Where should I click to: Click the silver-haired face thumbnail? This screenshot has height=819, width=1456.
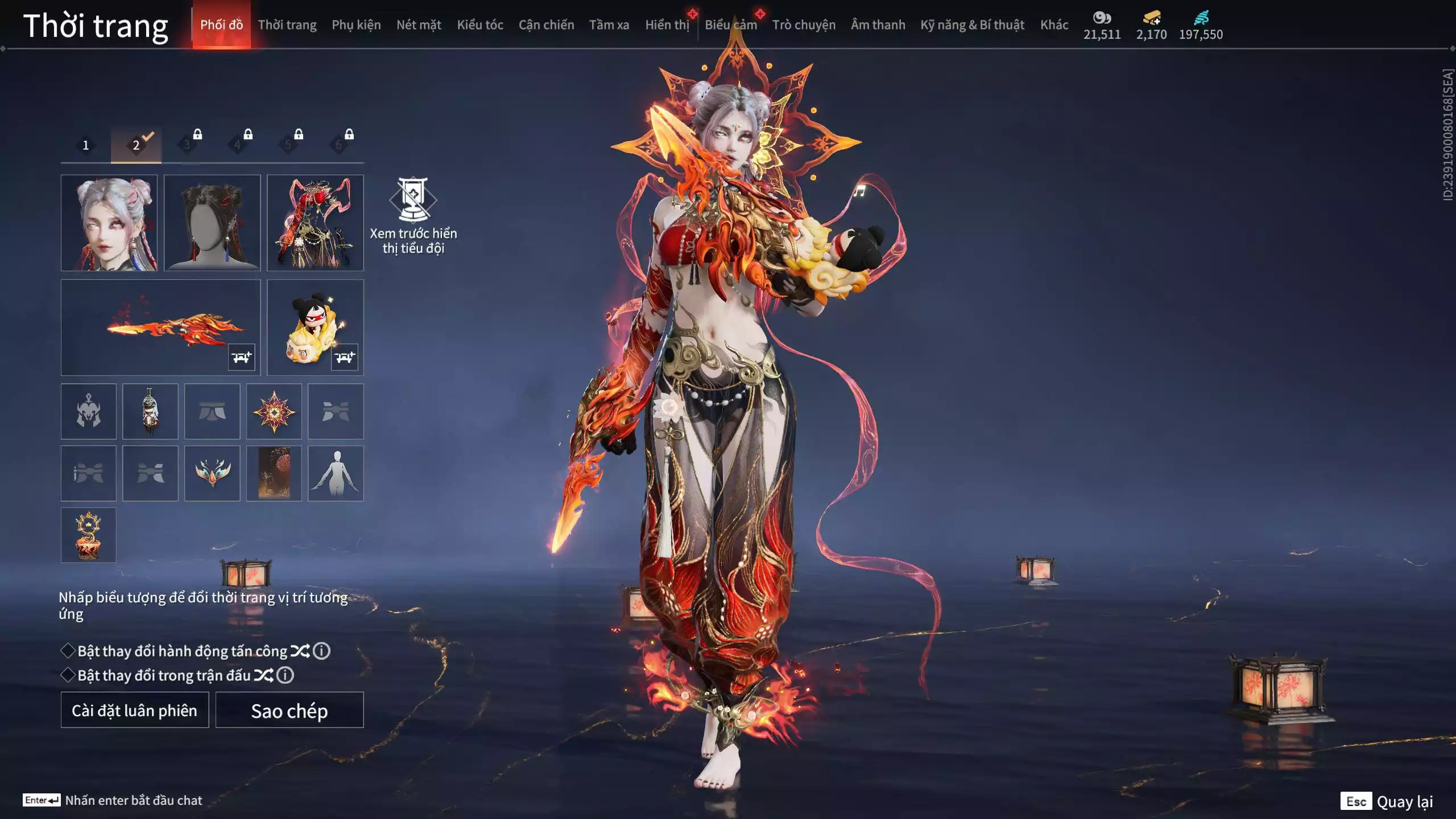click(109, 223)
